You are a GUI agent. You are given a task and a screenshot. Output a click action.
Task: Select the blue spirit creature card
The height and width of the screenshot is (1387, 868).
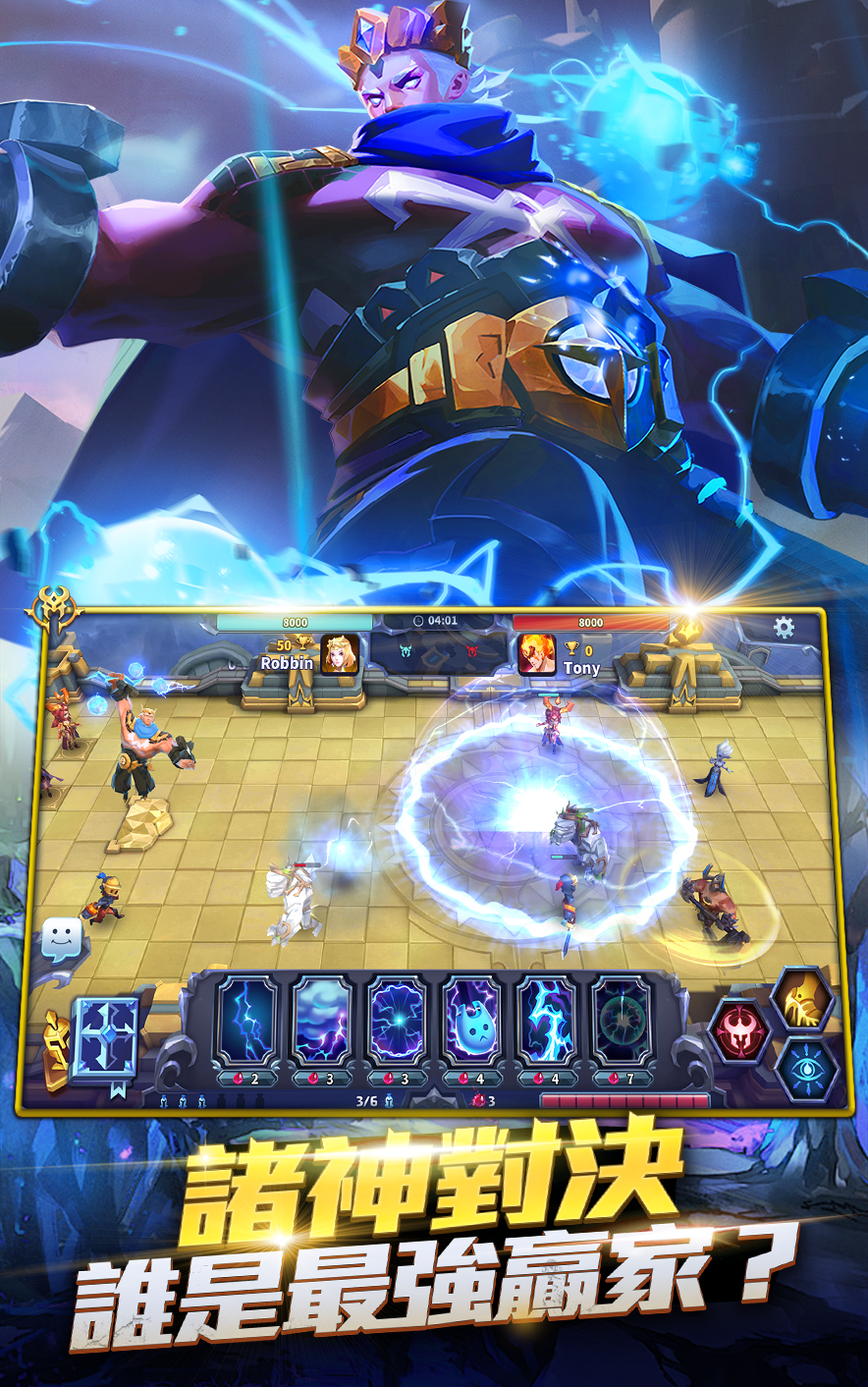point(472,1023)
